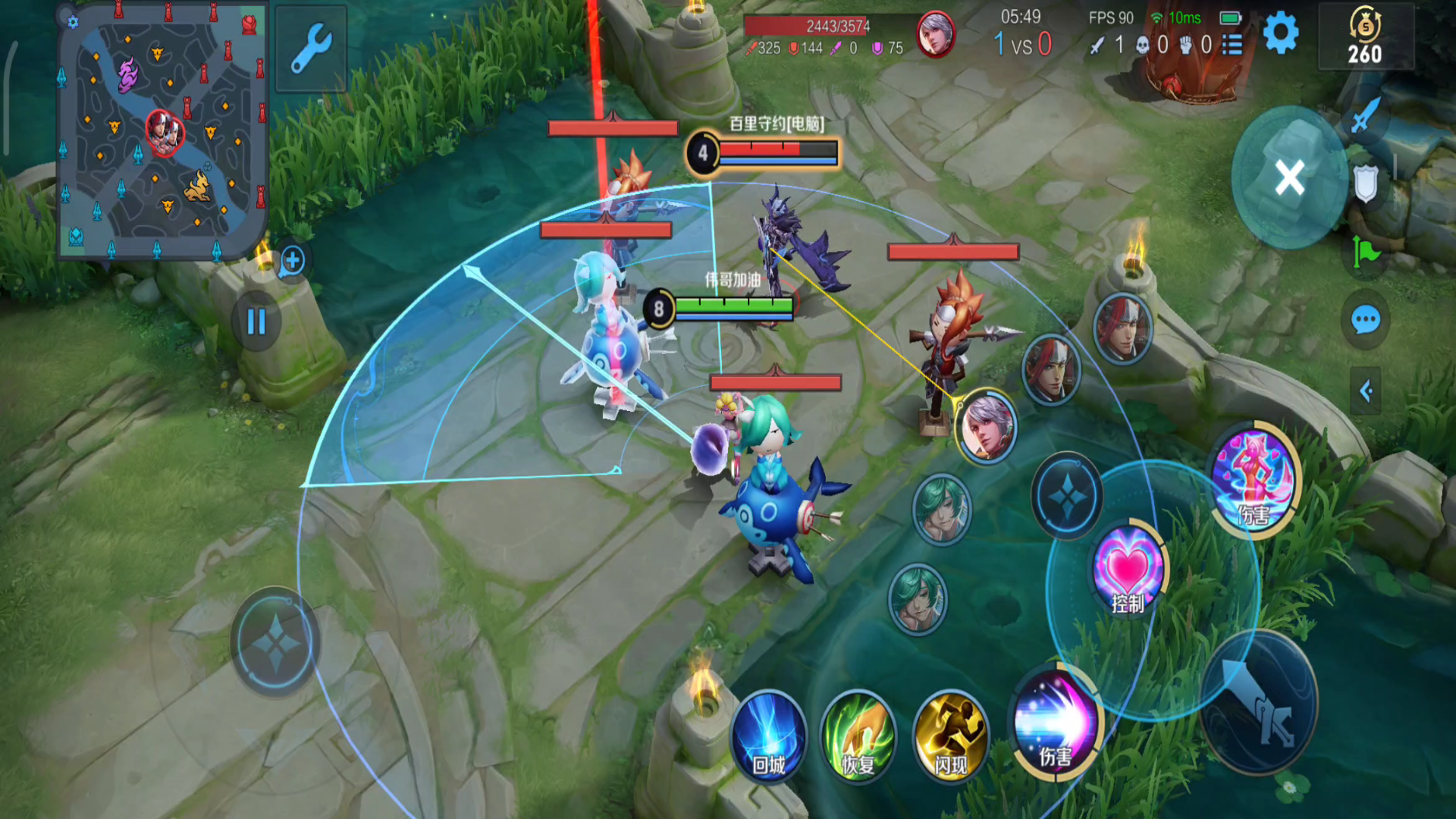Image resolution: width=1456 pixels, height=819 pixels.
Task: Tap the blue sword attack signal
Action: pyautogui.click(x=1365, y=115)
